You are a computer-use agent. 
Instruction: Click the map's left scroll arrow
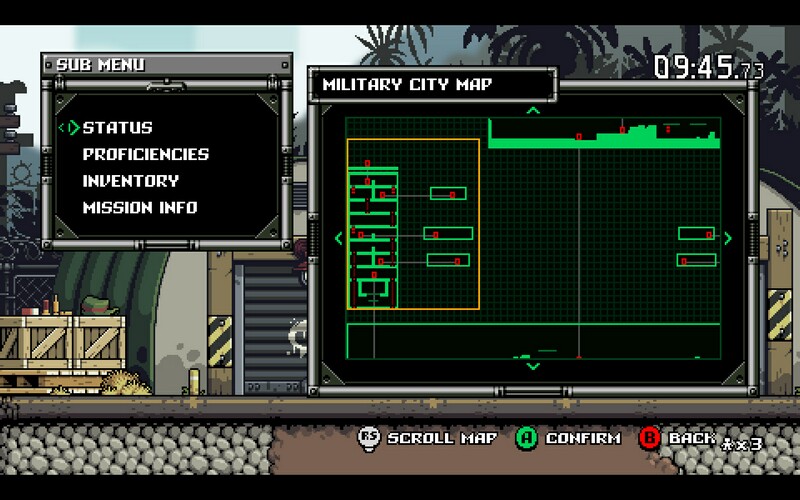338,238
